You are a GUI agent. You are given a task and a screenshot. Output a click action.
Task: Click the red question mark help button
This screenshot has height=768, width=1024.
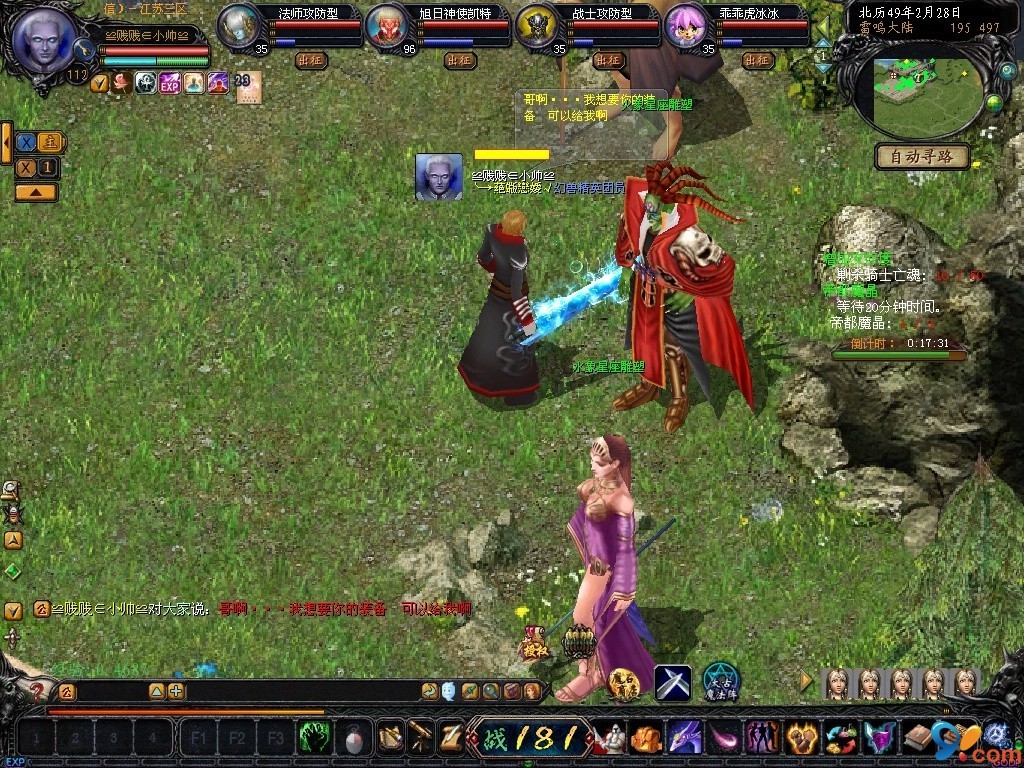(x=38, y=690)
